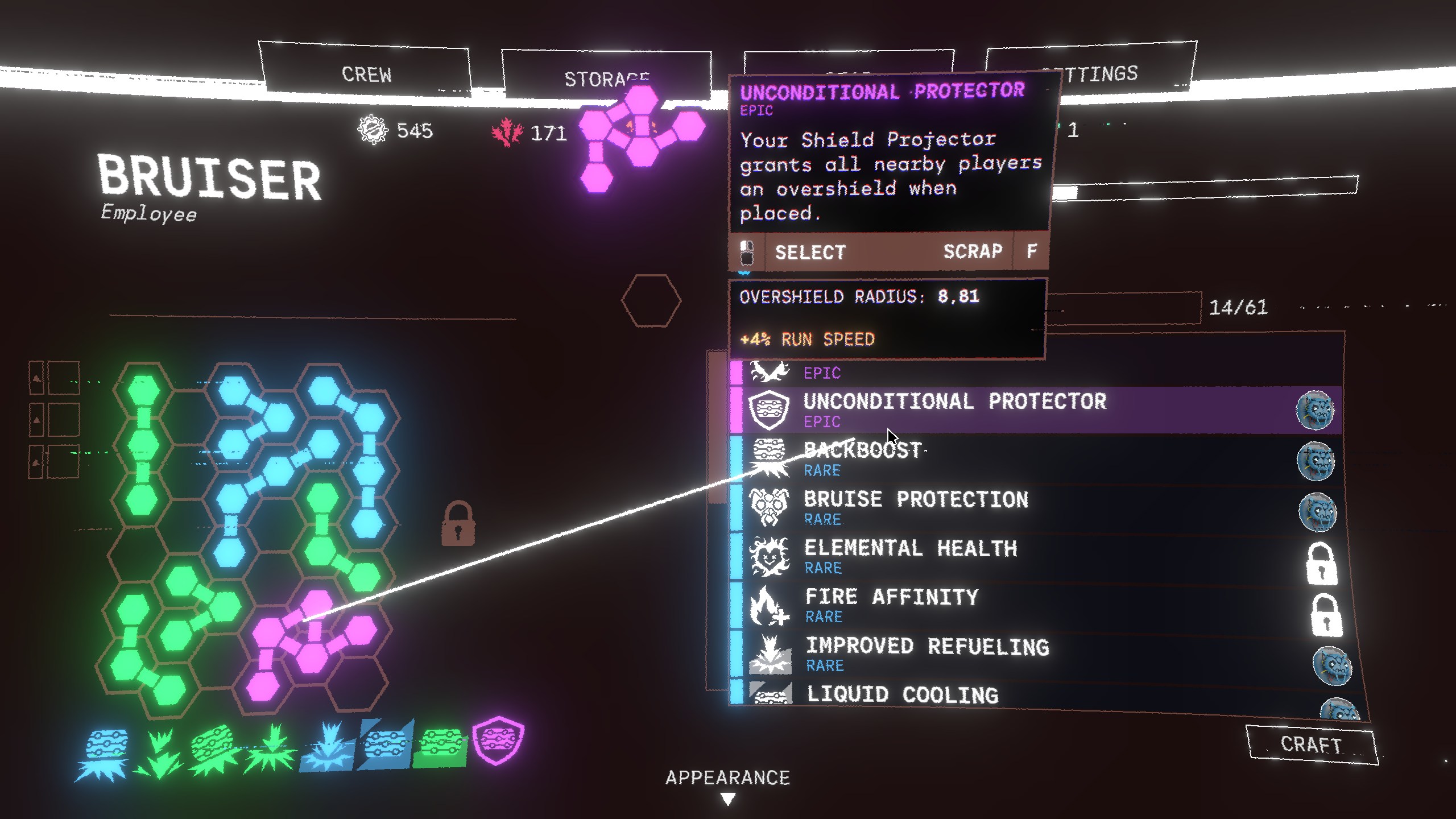Select the Liquid Cooling upgrade row
This screenshot has width=1456, height=819.
(902, 695)
